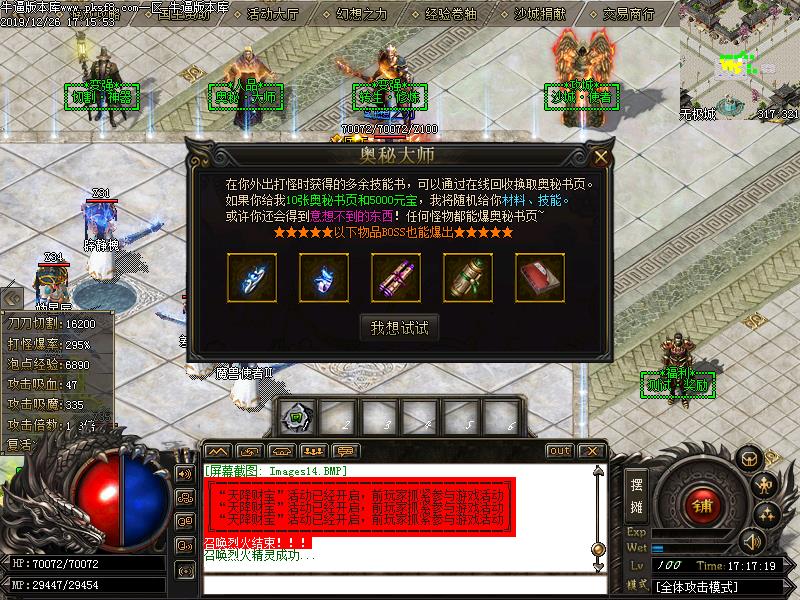The width and height of the screenshot is (800, 600).
Task: Click the chat input field
Action: (x=400, y=584)
